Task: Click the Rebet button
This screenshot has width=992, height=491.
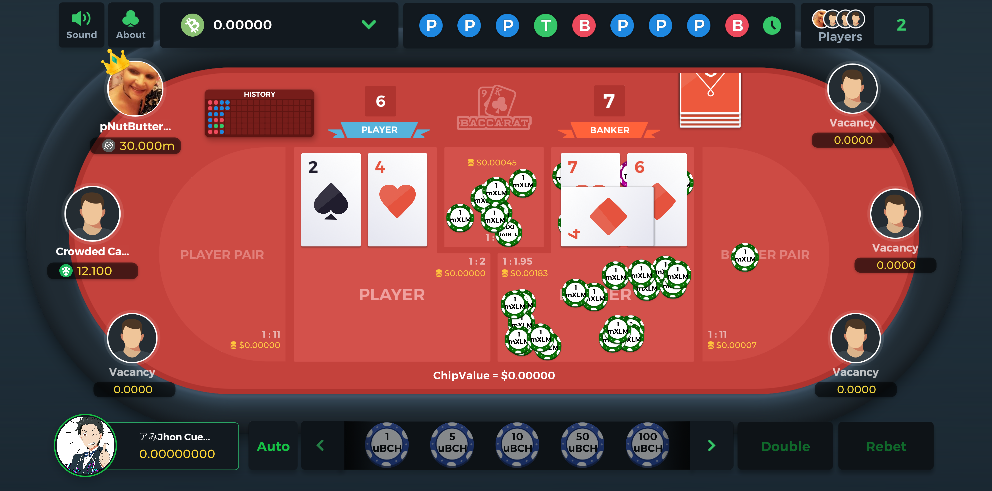Action: tap(886, 446)
